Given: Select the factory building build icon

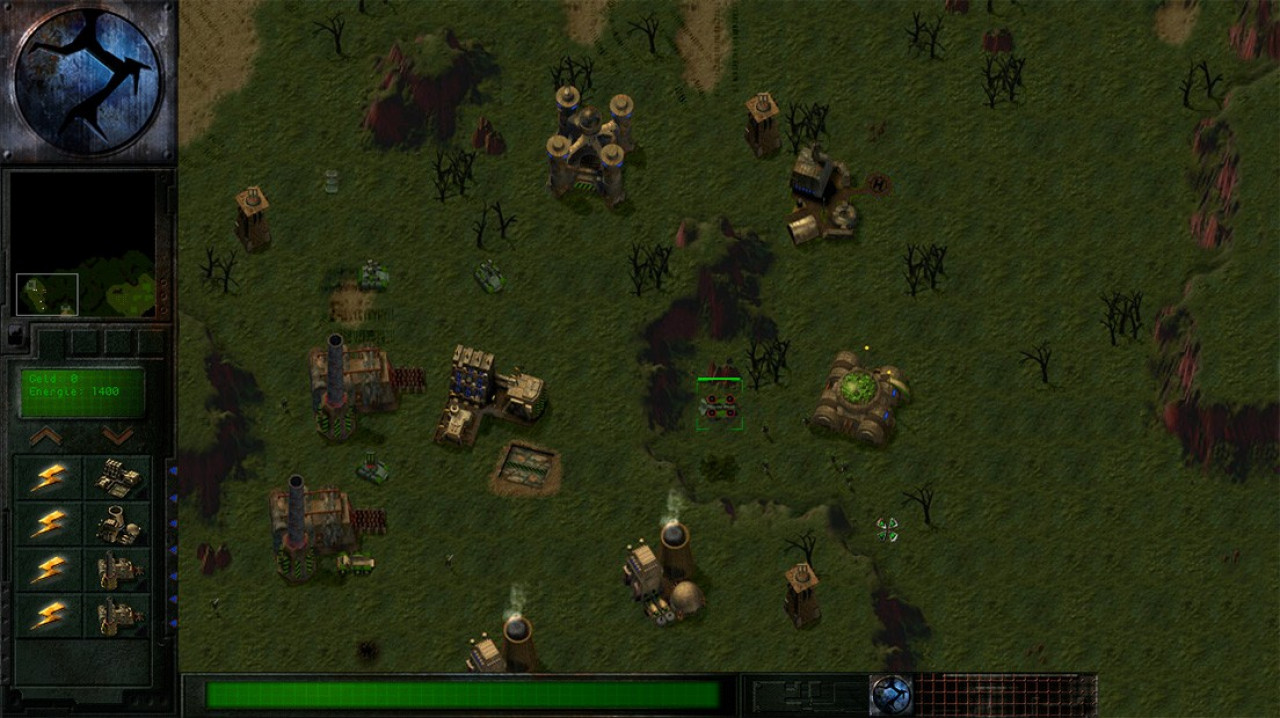Looking at the screenshot, I should pyautogui.click(x=118, y=480).
